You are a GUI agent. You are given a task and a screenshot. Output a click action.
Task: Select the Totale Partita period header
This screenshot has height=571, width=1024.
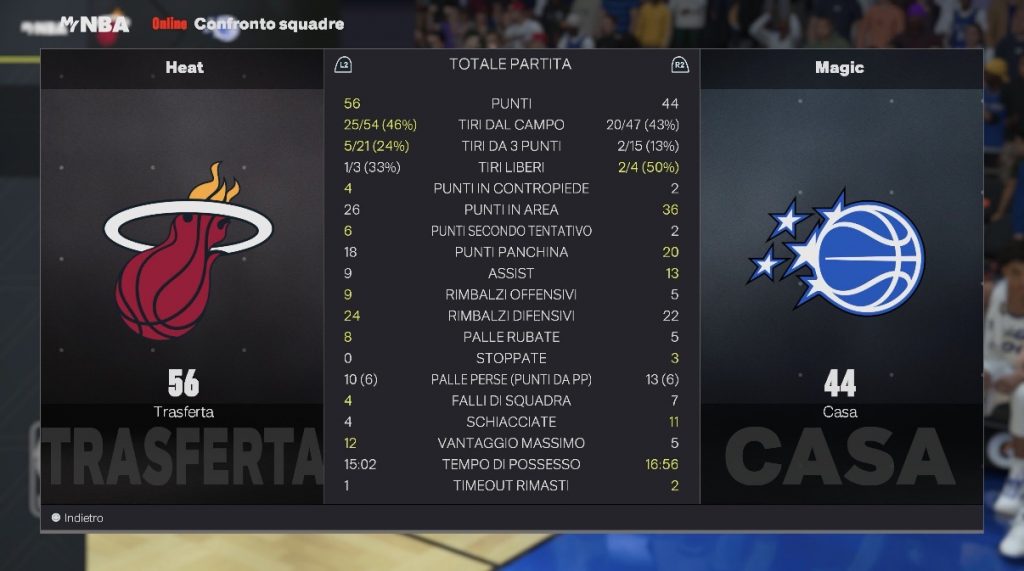510,64
